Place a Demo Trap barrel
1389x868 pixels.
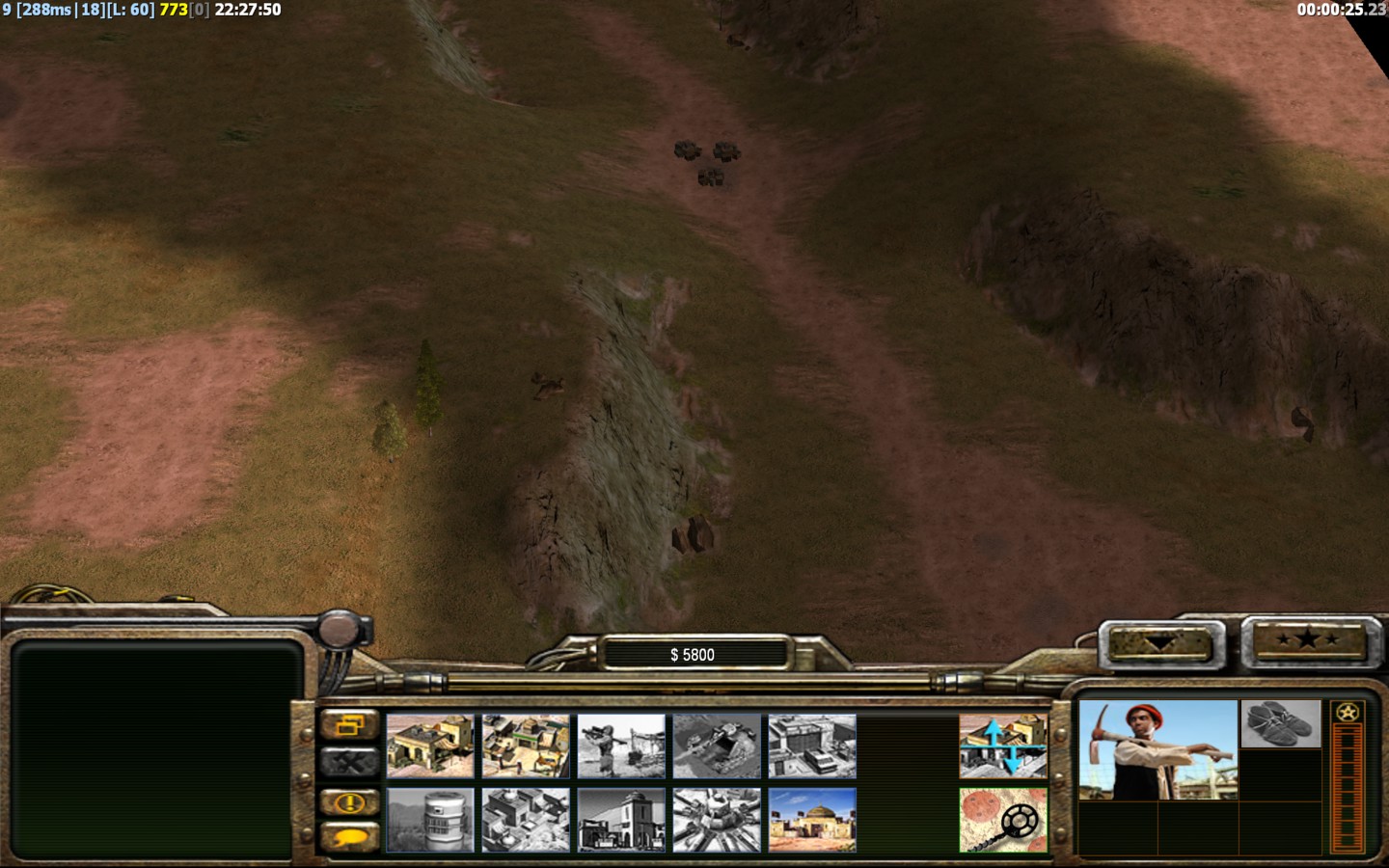pyautogui.click(x=430, y=820)
